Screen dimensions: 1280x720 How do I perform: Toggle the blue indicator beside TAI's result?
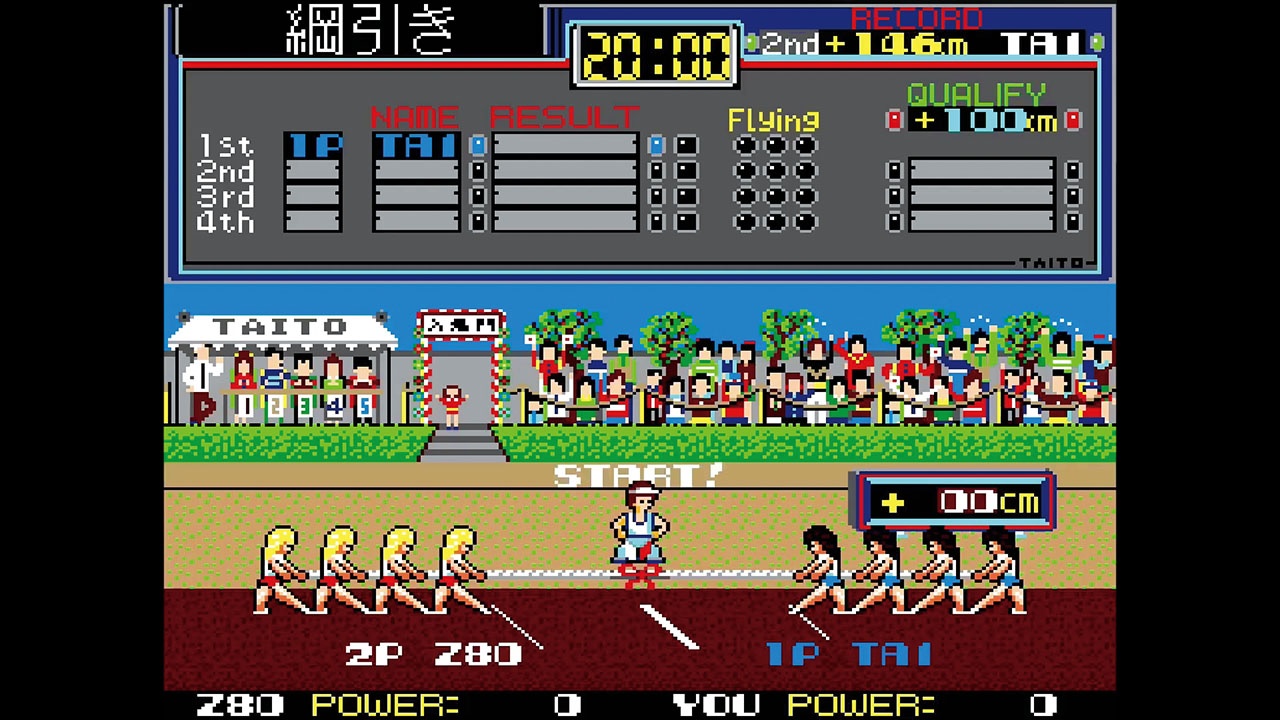click(x=478, y=144)
